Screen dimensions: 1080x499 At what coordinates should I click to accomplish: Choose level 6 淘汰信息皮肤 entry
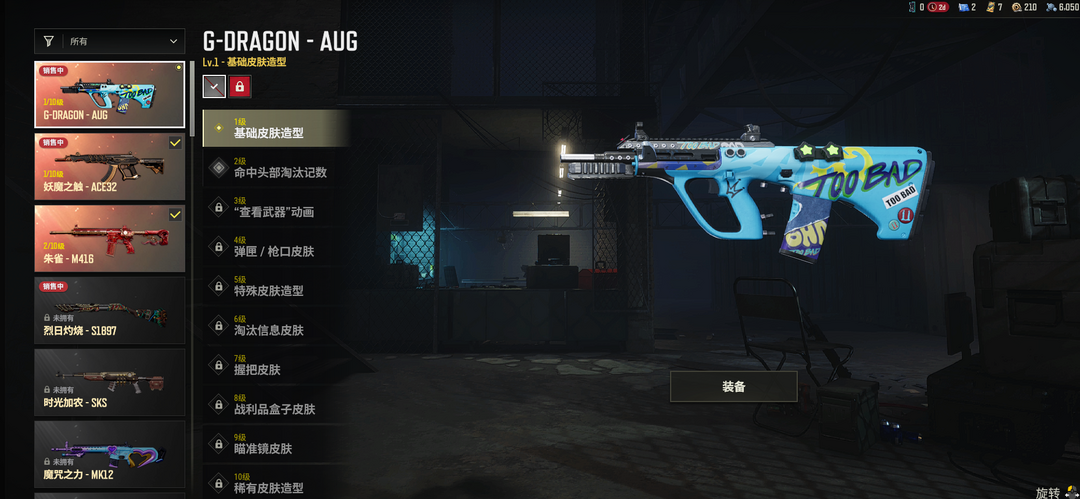point(276,326)
